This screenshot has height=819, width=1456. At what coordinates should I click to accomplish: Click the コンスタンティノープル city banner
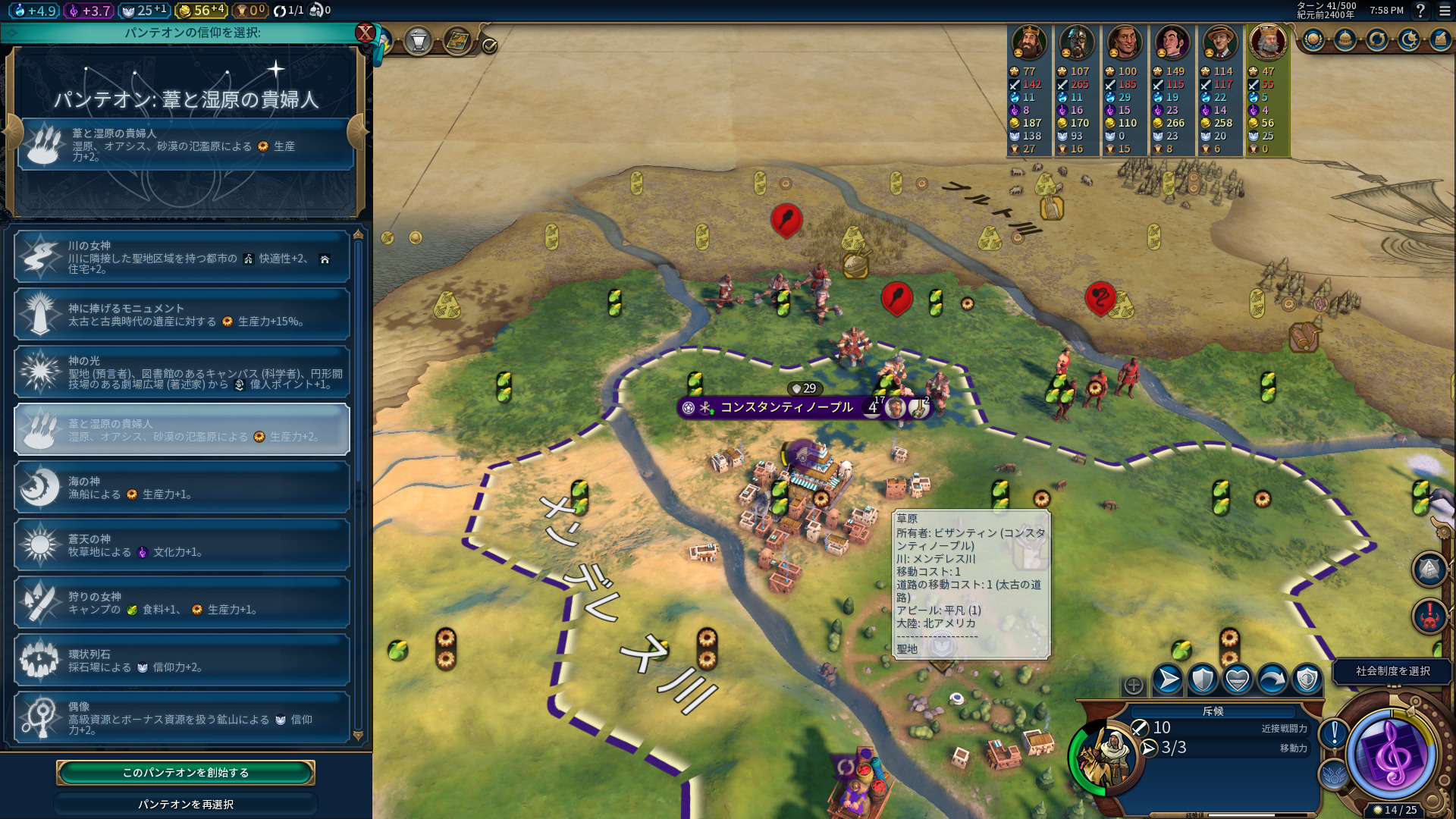click(786, 407)
